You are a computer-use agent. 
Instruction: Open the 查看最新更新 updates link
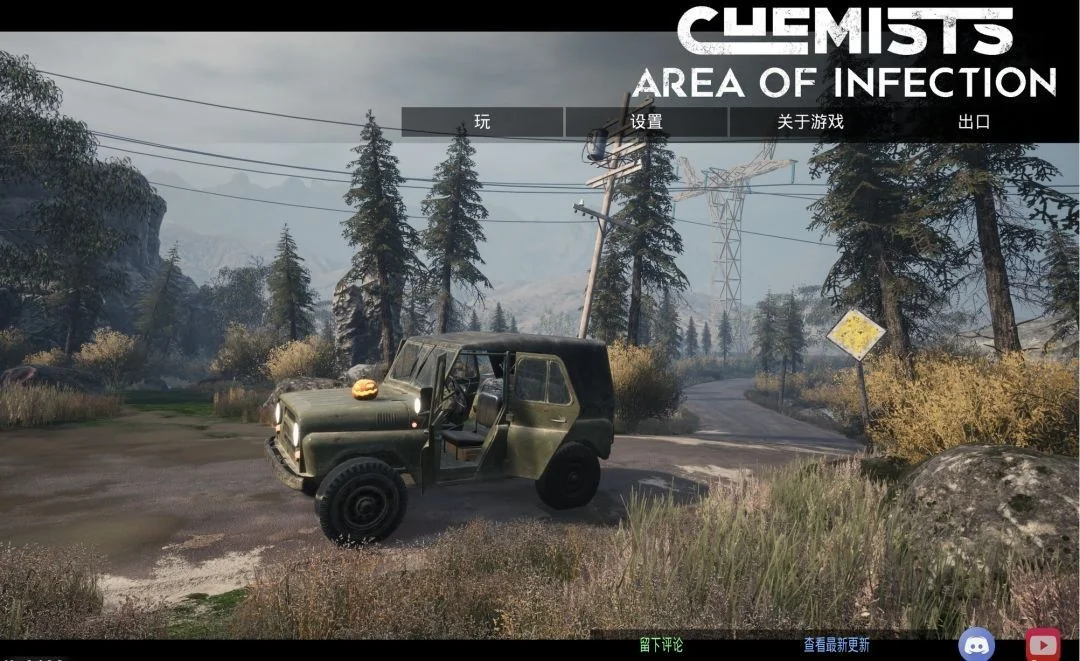click(x=837, y=645)
